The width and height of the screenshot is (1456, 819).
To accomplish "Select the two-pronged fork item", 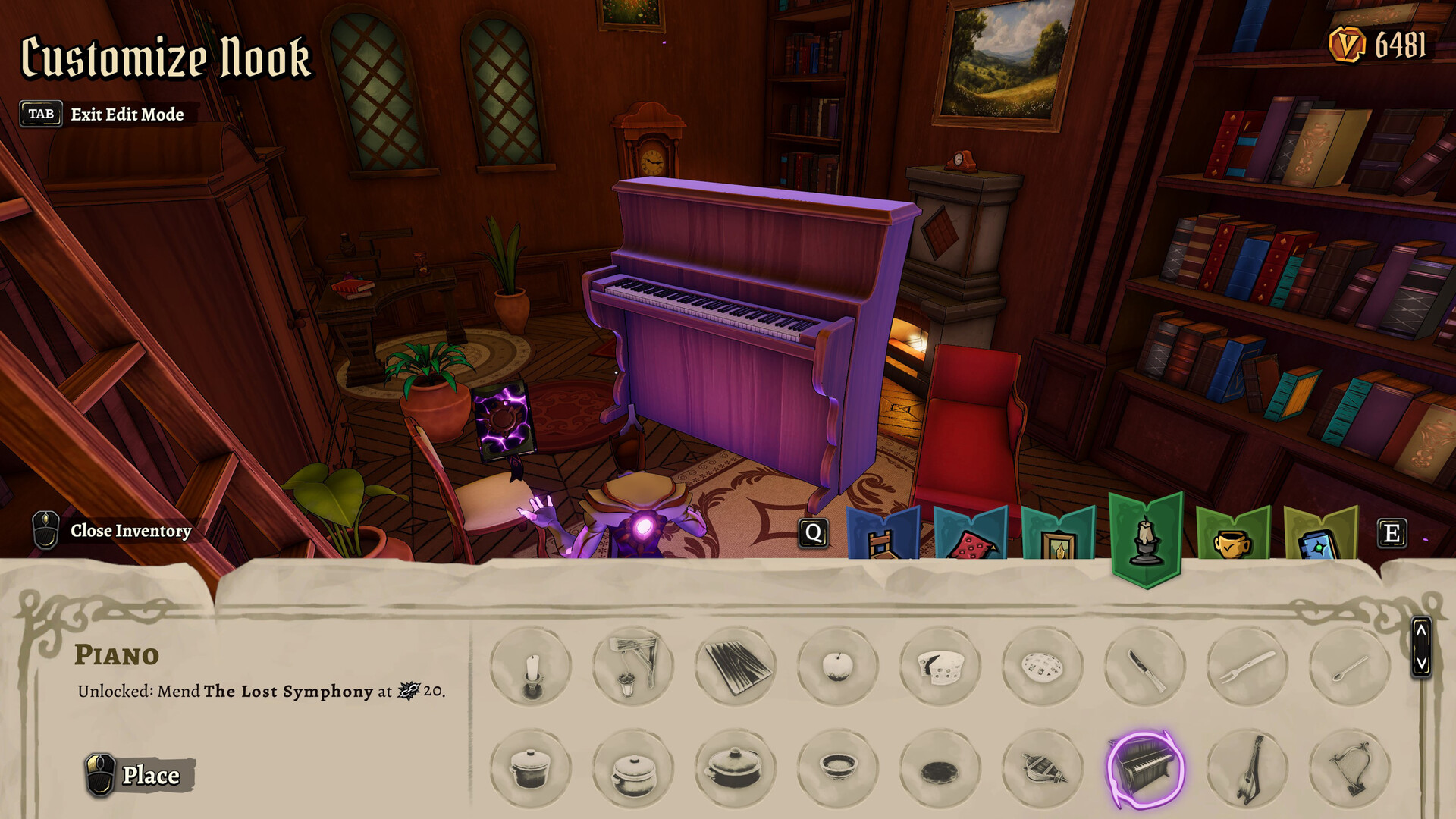I will pos(1247,667).
